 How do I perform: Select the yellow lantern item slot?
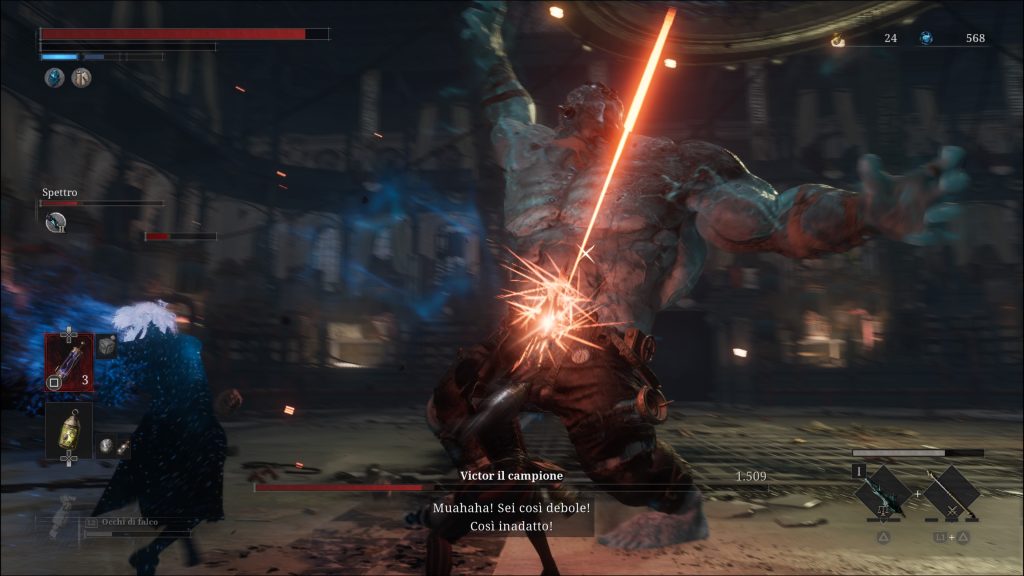[x=68, y=428]
